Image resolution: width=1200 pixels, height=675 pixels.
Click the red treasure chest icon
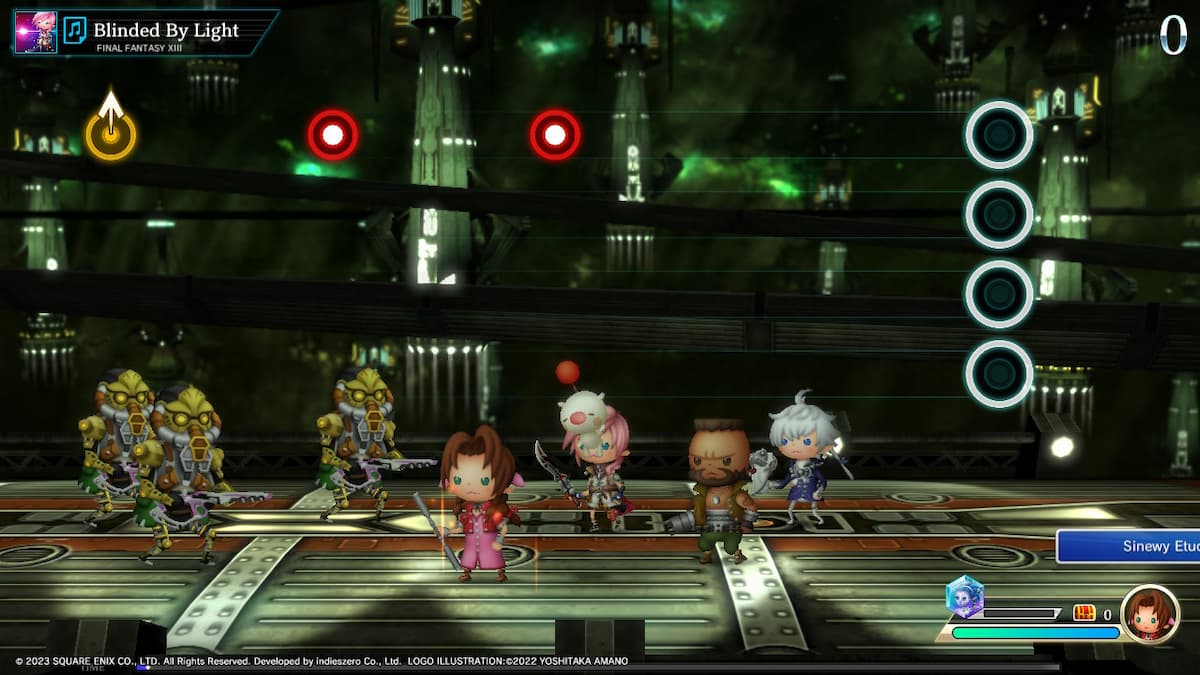[1085, 613]
